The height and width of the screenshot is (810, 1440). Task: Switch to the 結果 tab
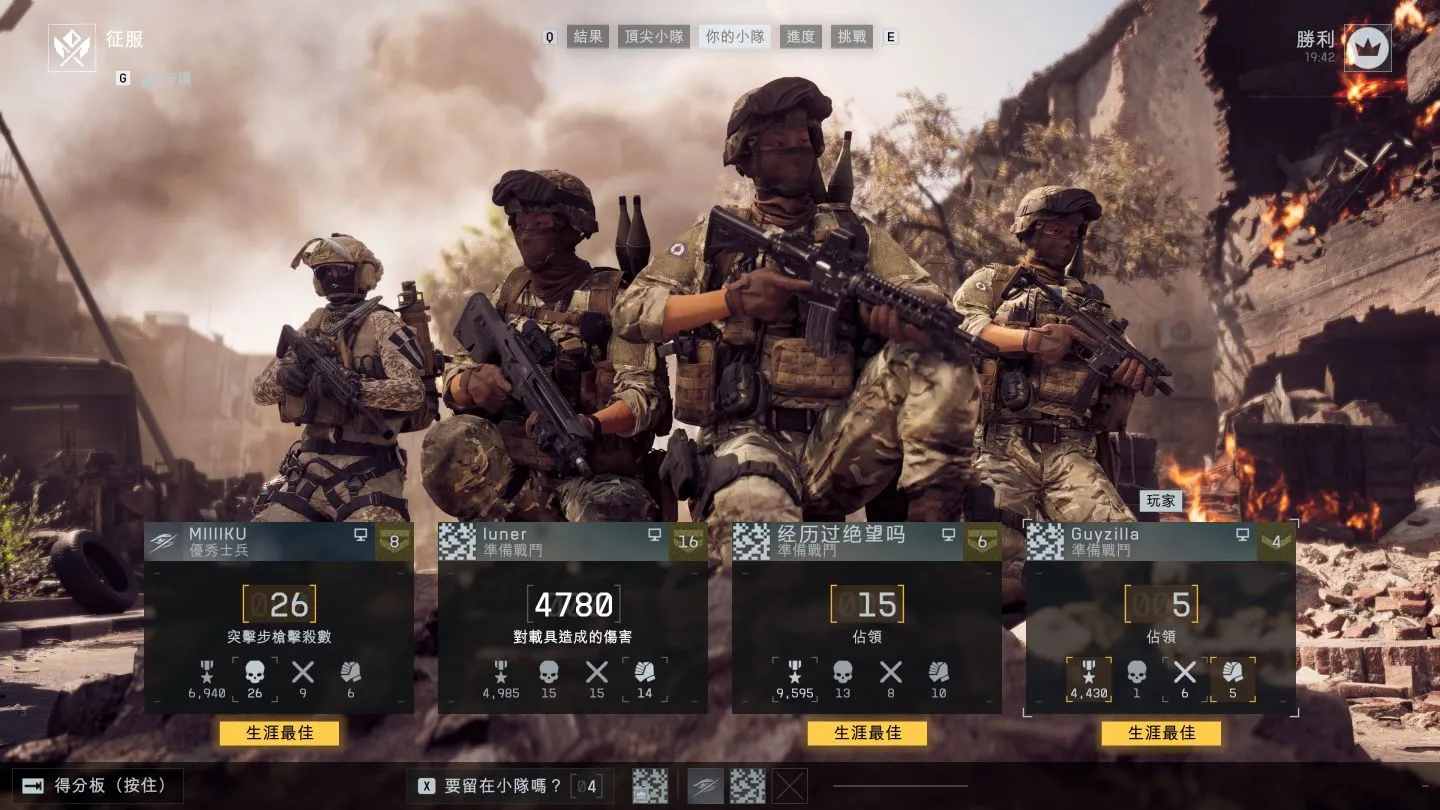[587, 37]
